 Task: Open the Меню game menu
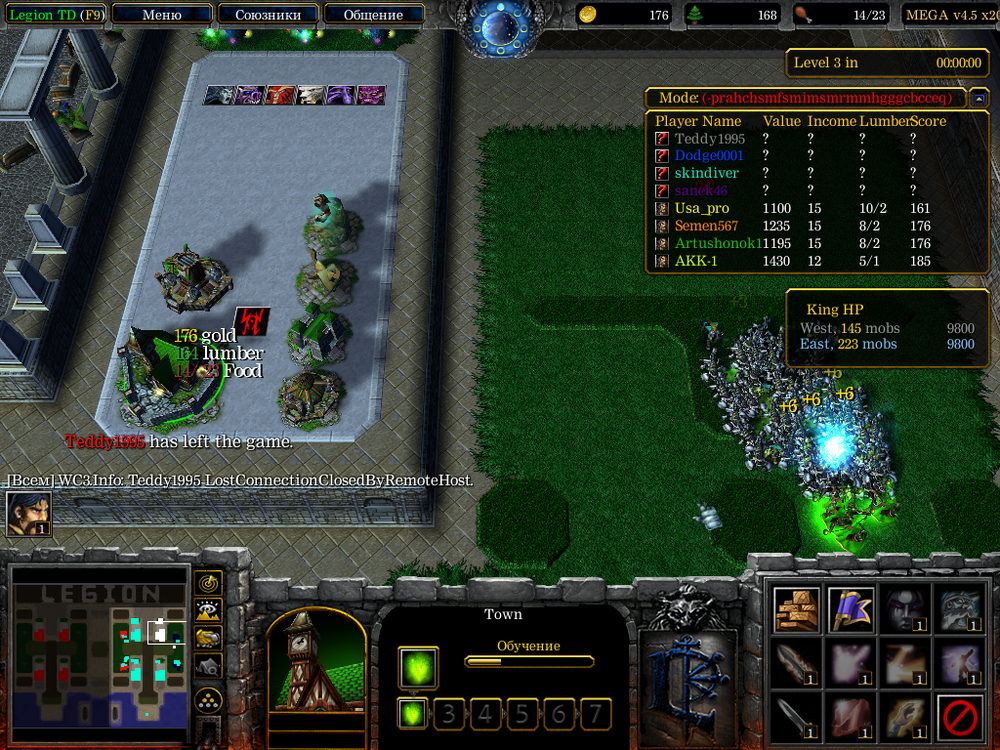(x=162, y=15)
